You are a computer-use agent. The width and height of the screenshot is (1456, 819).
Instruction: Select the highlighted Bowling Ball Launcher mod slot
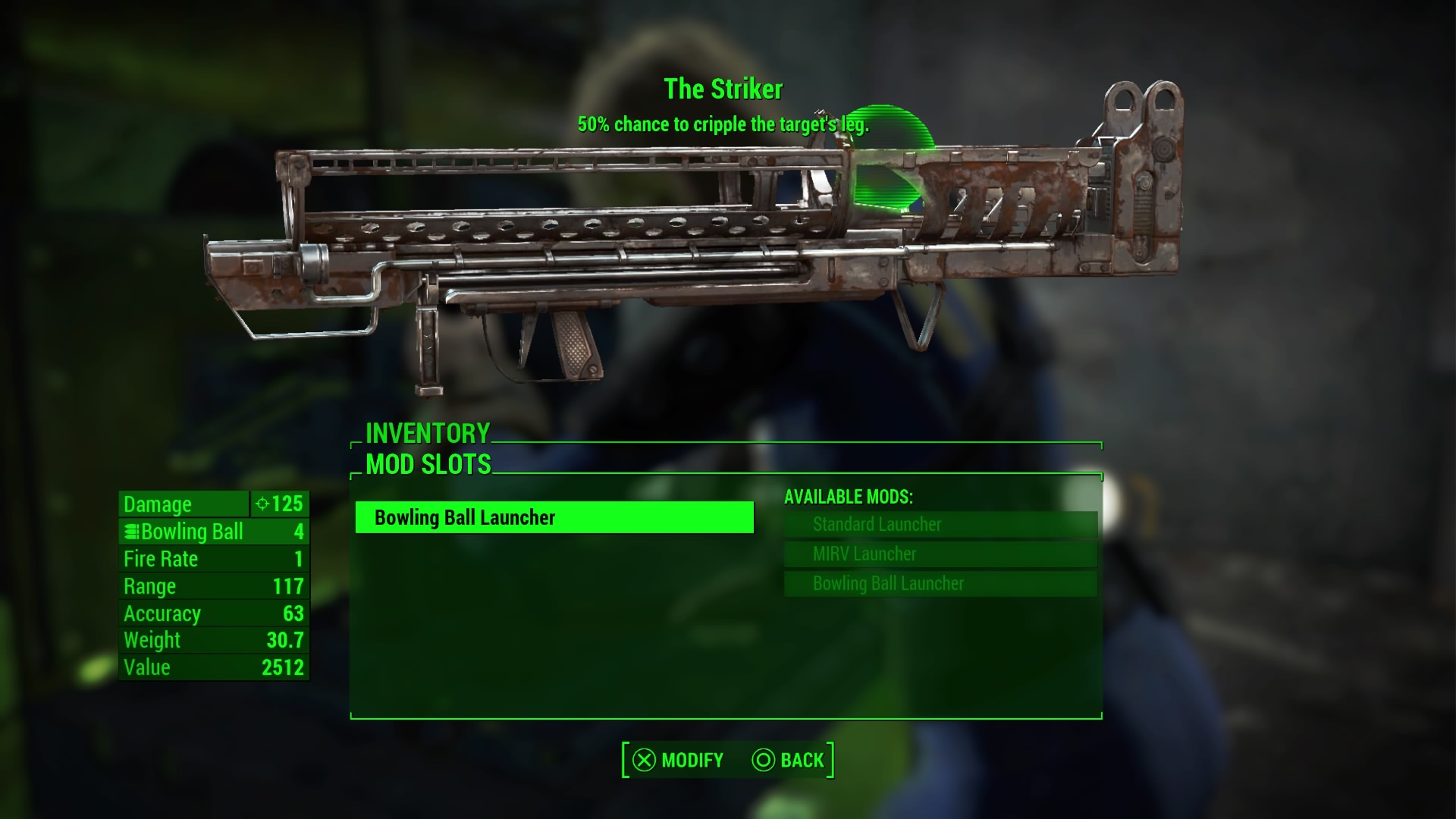click(x=554, y=518)
